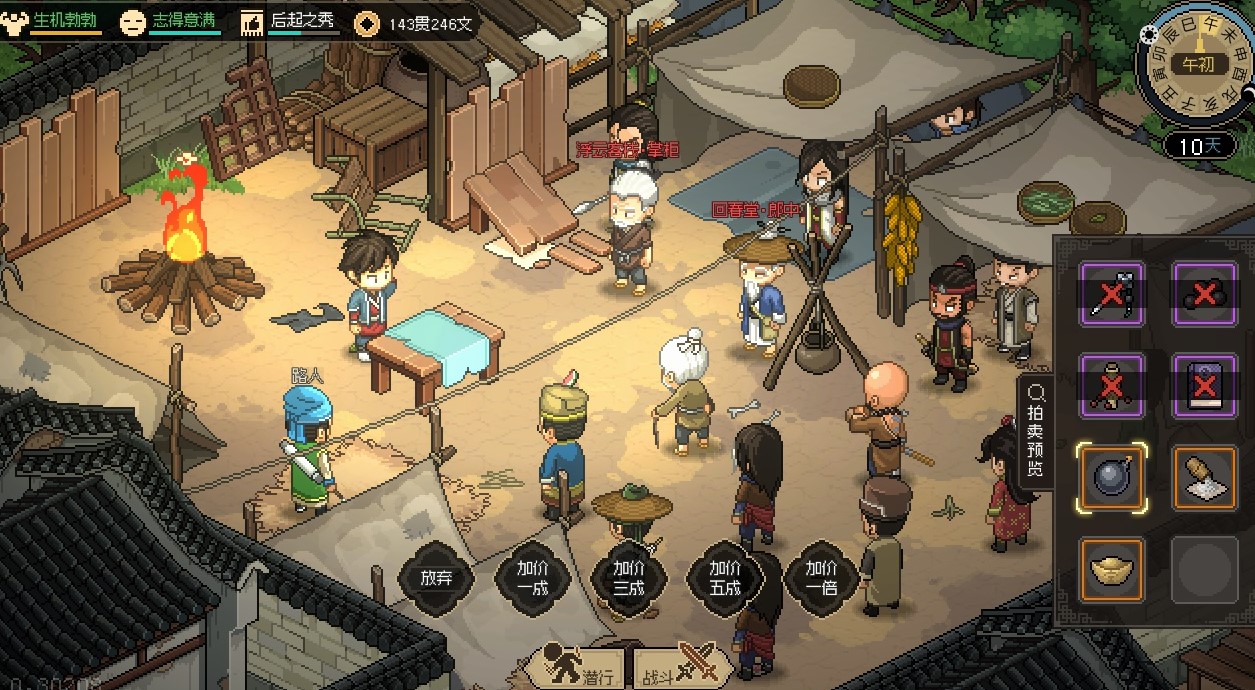The height and width of the screenshot is (690, 1255).
Task: Select the brush and paper auction item
Action: pyautogui.click(x=1204, y=479)
